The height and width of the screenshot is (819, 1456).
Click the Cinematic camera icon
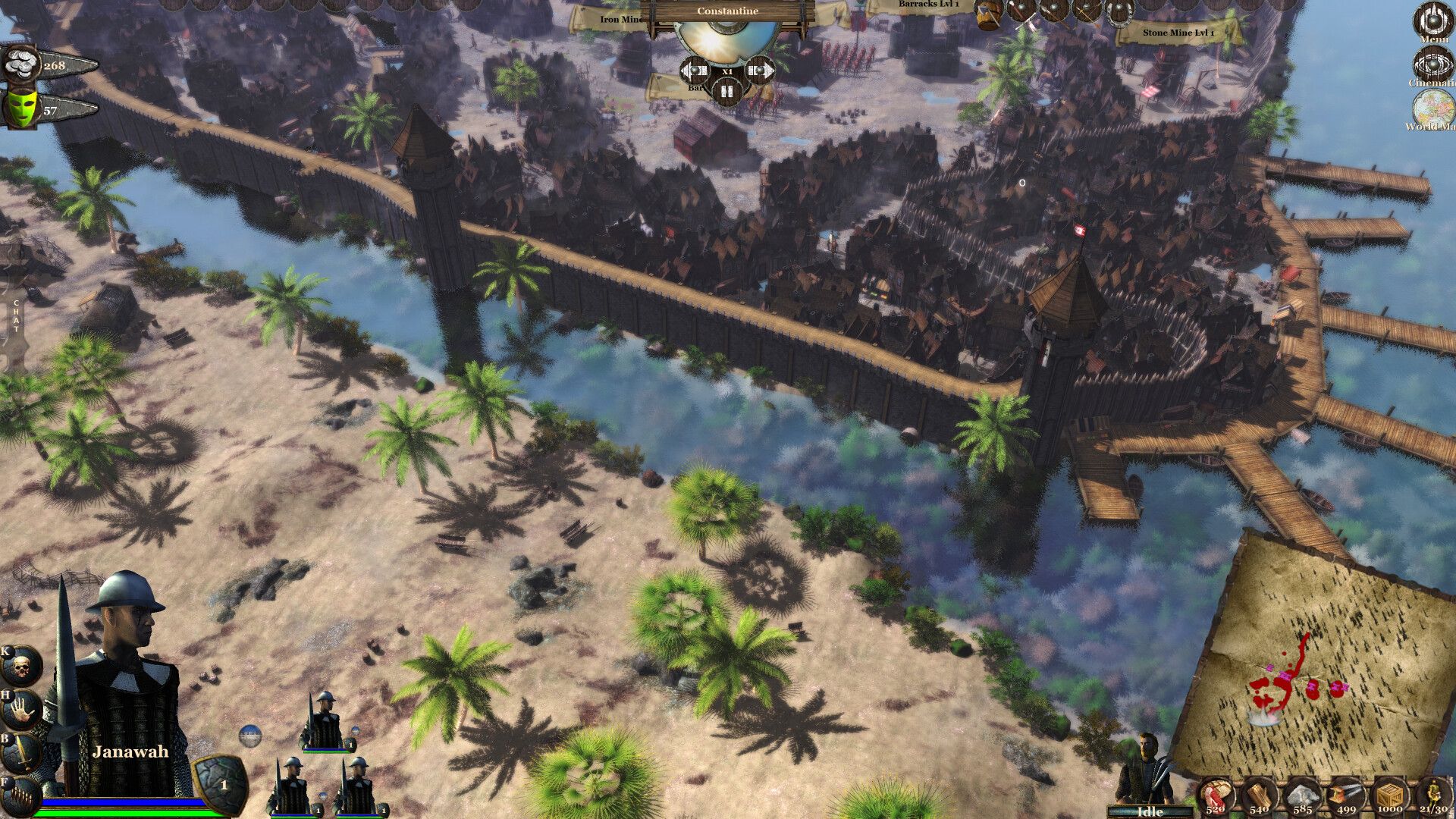click(x=1432, y=64)
